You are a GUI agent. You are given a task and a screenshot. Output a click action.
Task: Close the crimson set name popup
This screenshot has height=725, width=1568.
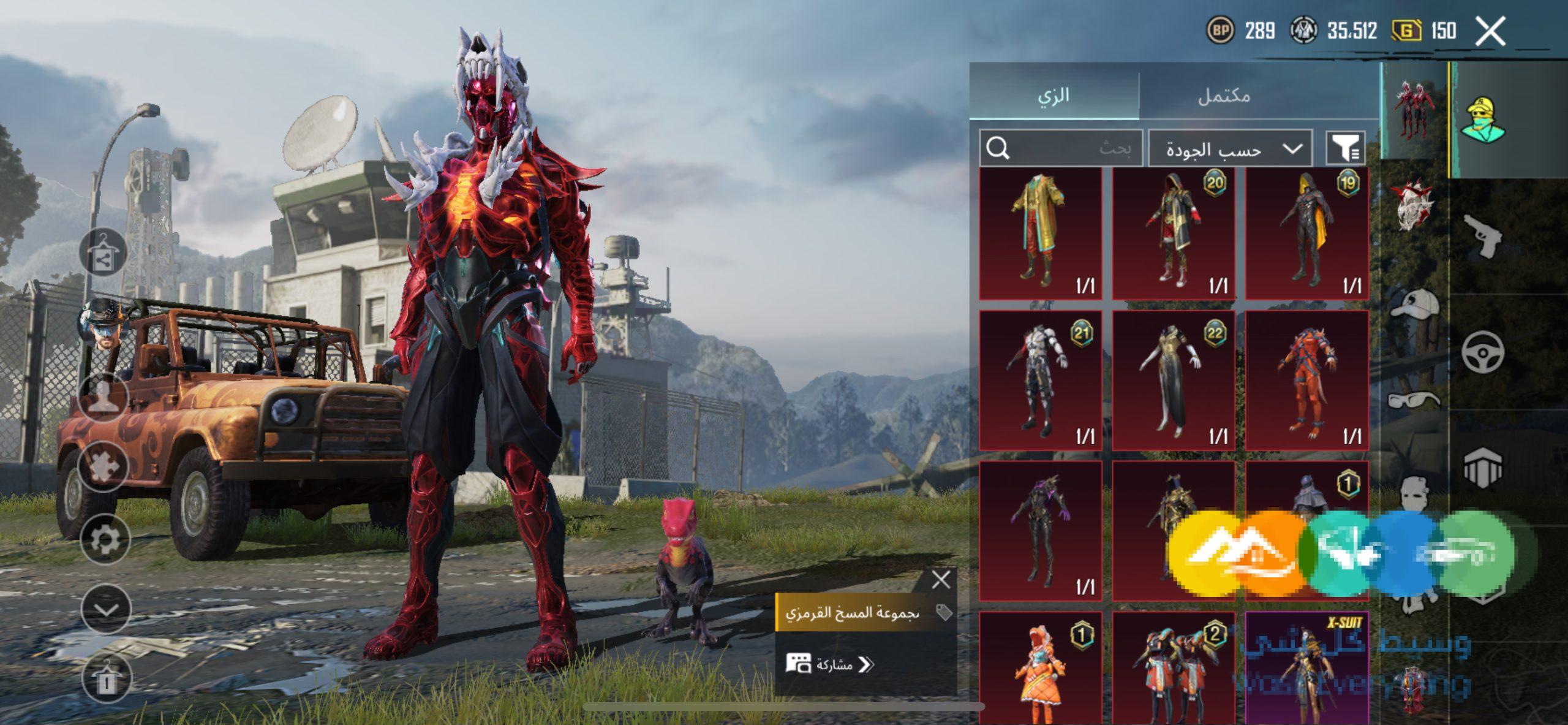pos(941,579)
